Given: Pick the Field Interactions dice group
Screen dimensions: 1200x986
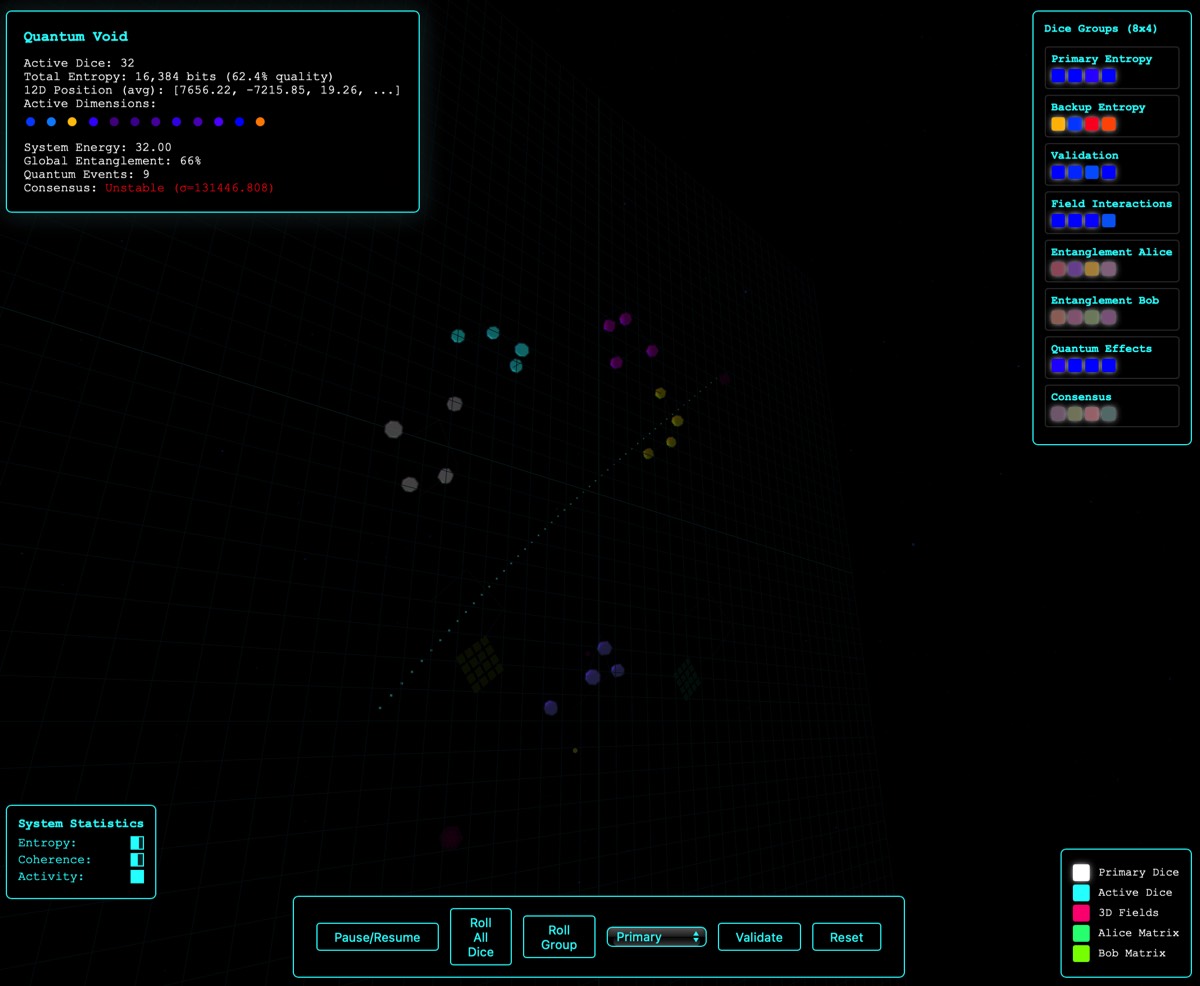Looking at the screenshot, I should (x=1111, y=212).
